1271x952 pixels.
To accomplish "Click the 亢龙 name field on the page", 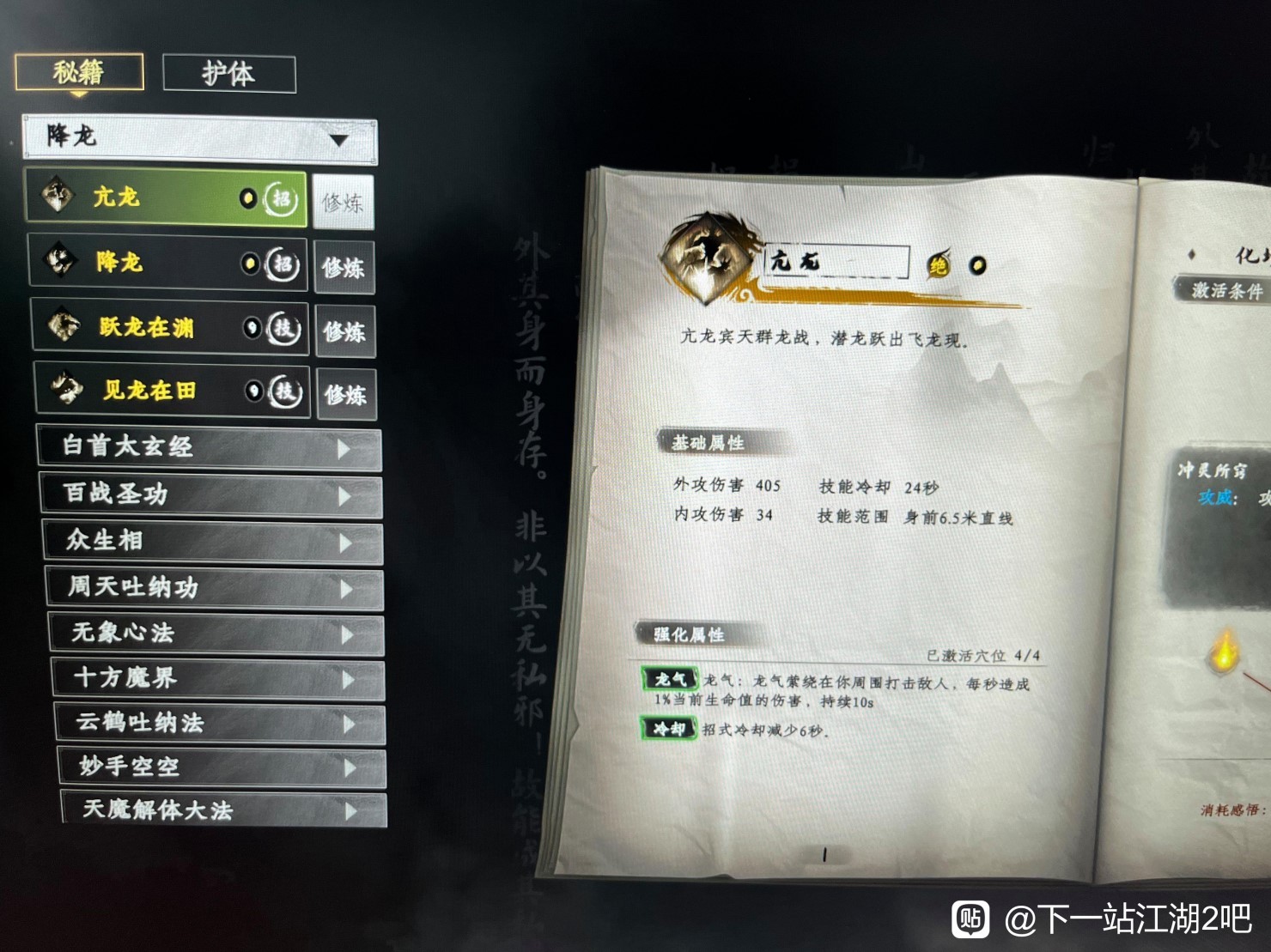I will (837, 262).
